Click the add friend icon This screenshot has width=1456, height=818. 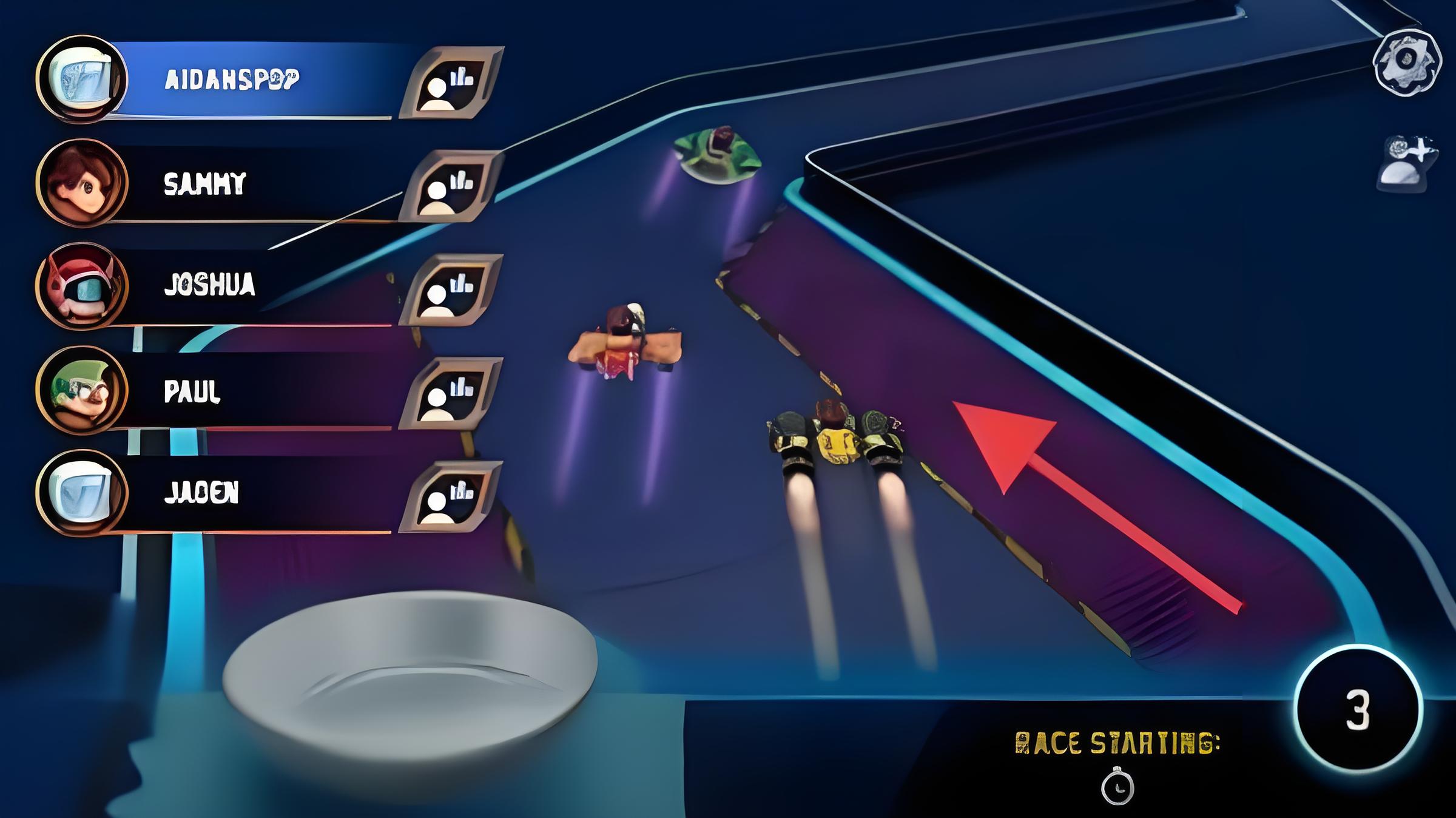[1407, 163]
